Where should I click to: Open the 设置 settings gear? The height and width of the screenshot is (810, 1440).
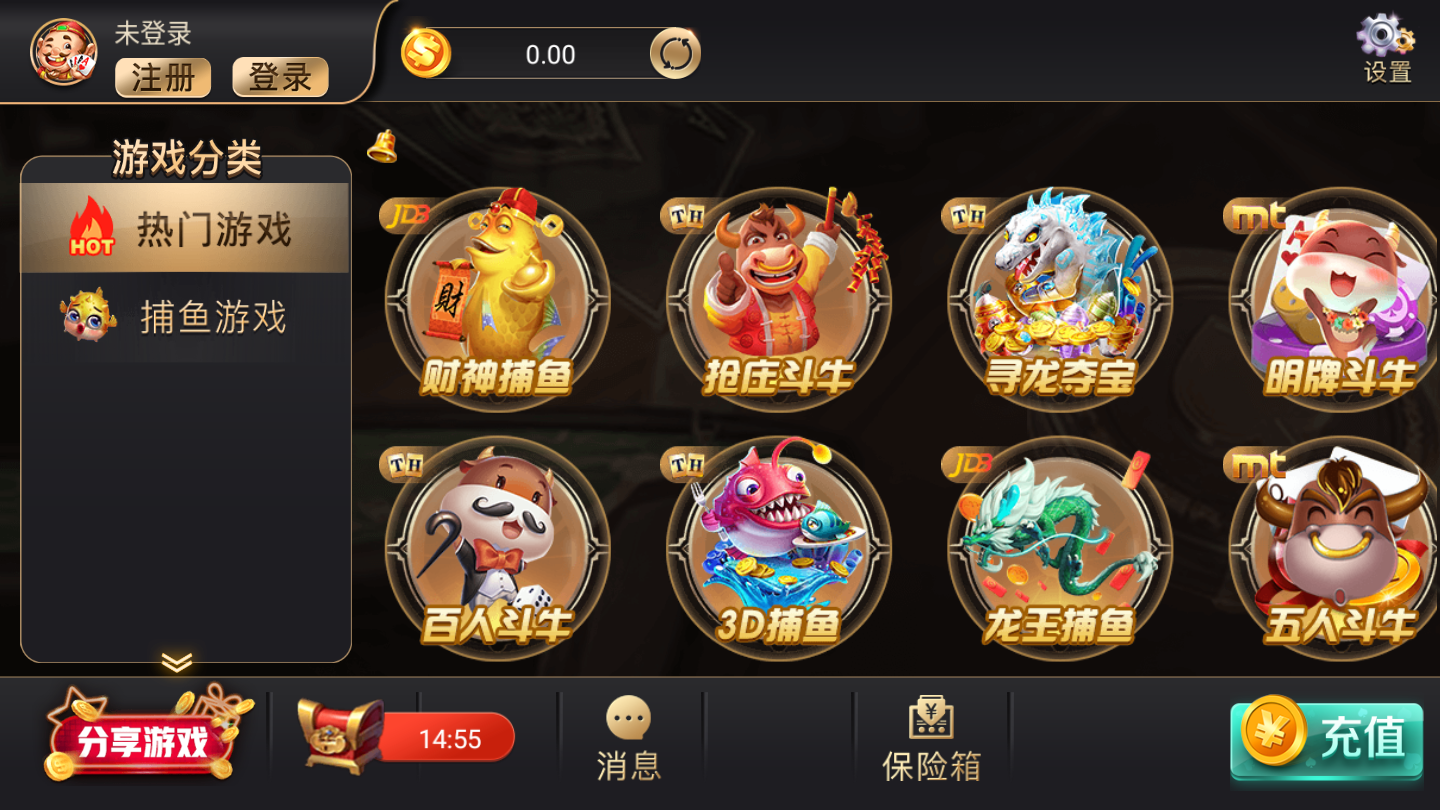click(1388, 47)
